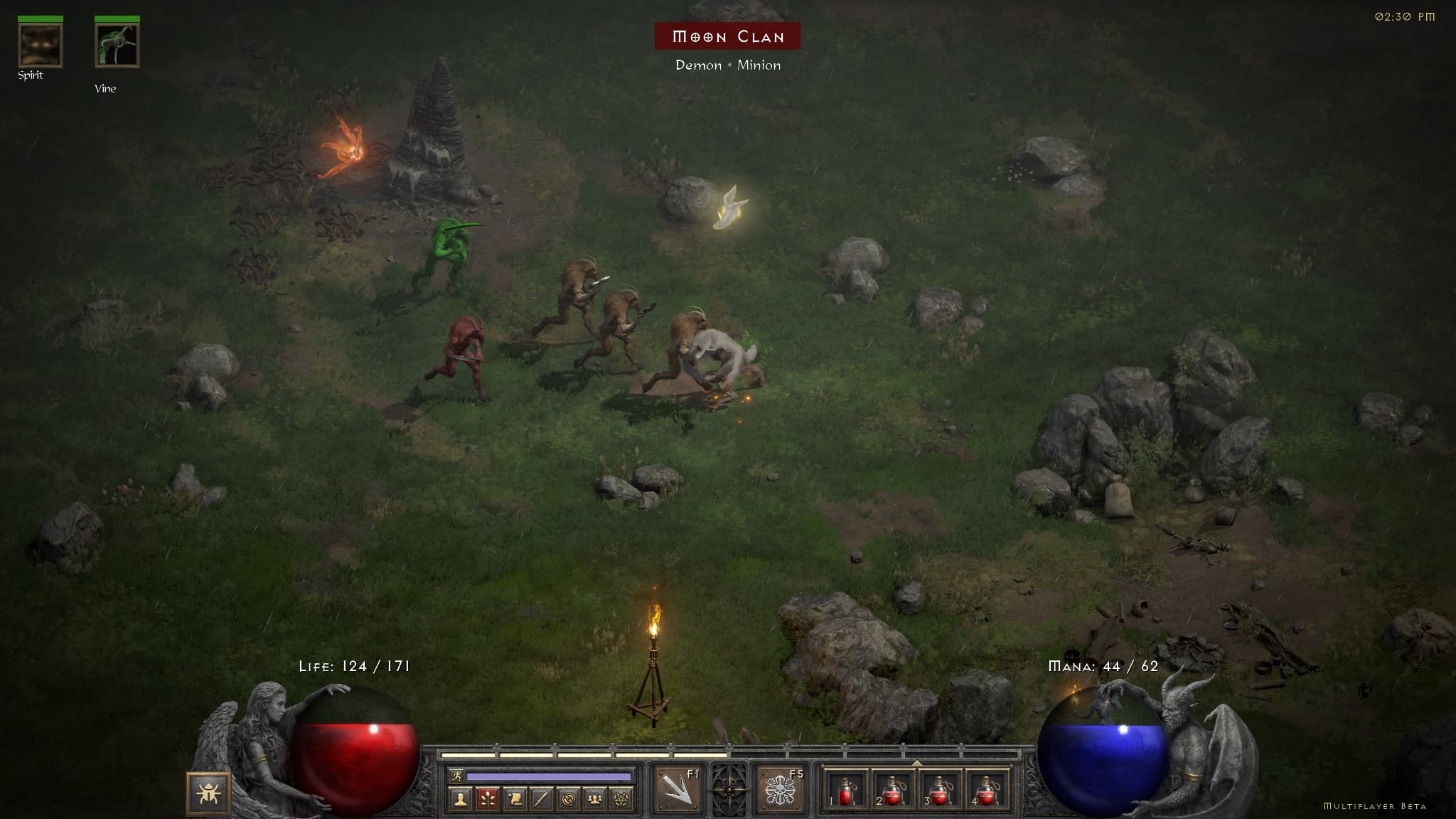
Task: Use the belt potion in slot 3
Action: (x=939, y=791)
